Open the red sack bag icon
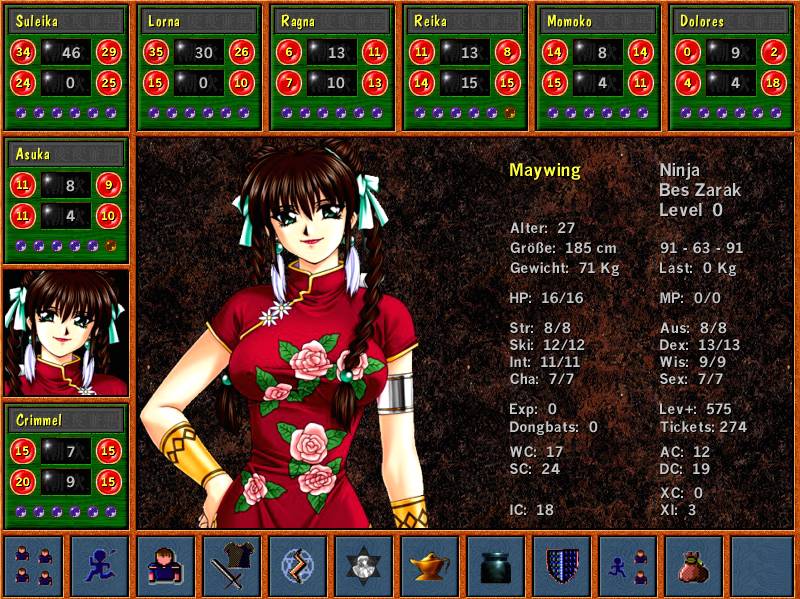The image size is (800, 599). click(693, 566)
